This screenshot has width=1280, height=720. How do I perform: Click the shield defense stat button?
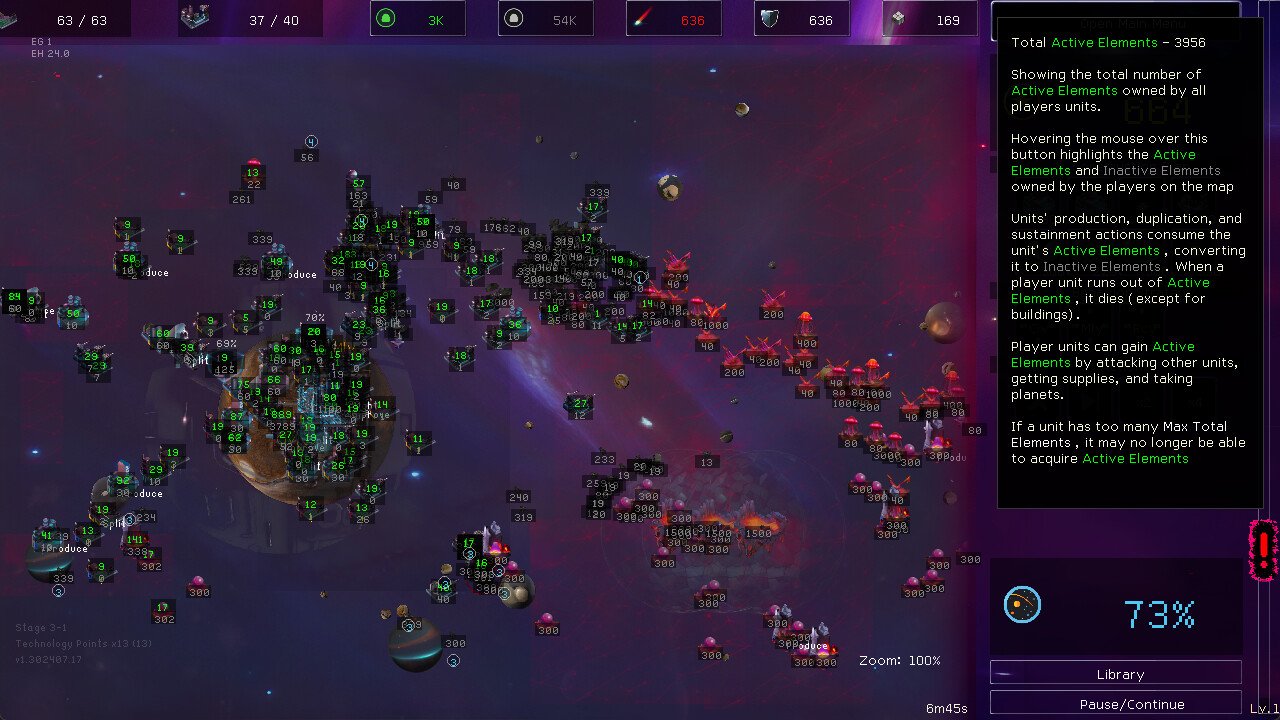tap(801, 19)
